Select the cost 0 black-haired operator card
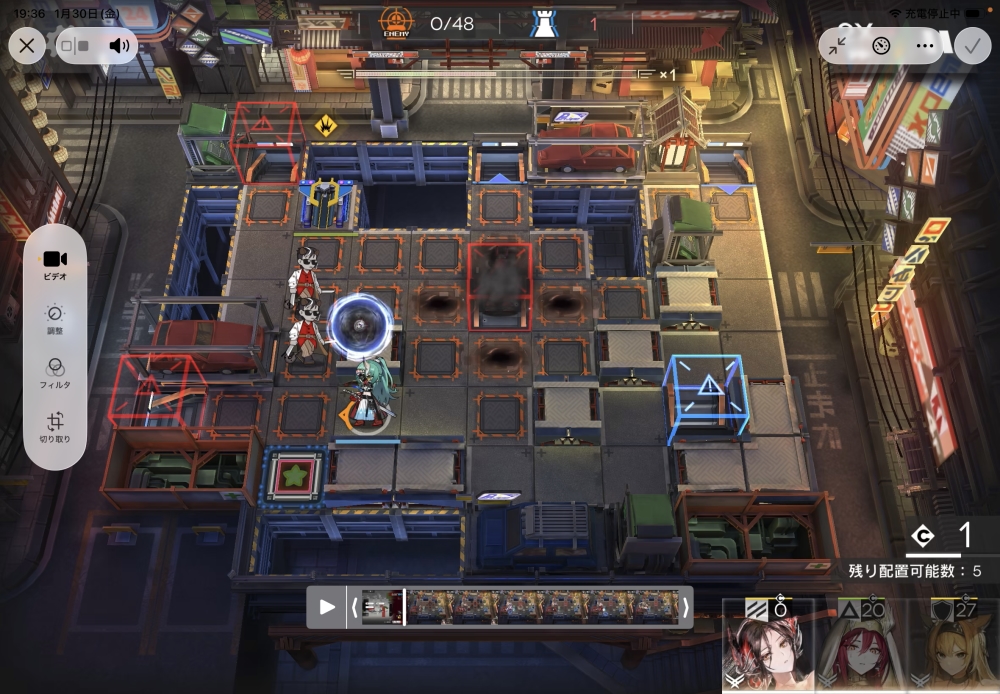This screenshot has height=694, width=1000. [x=768, y=648]
